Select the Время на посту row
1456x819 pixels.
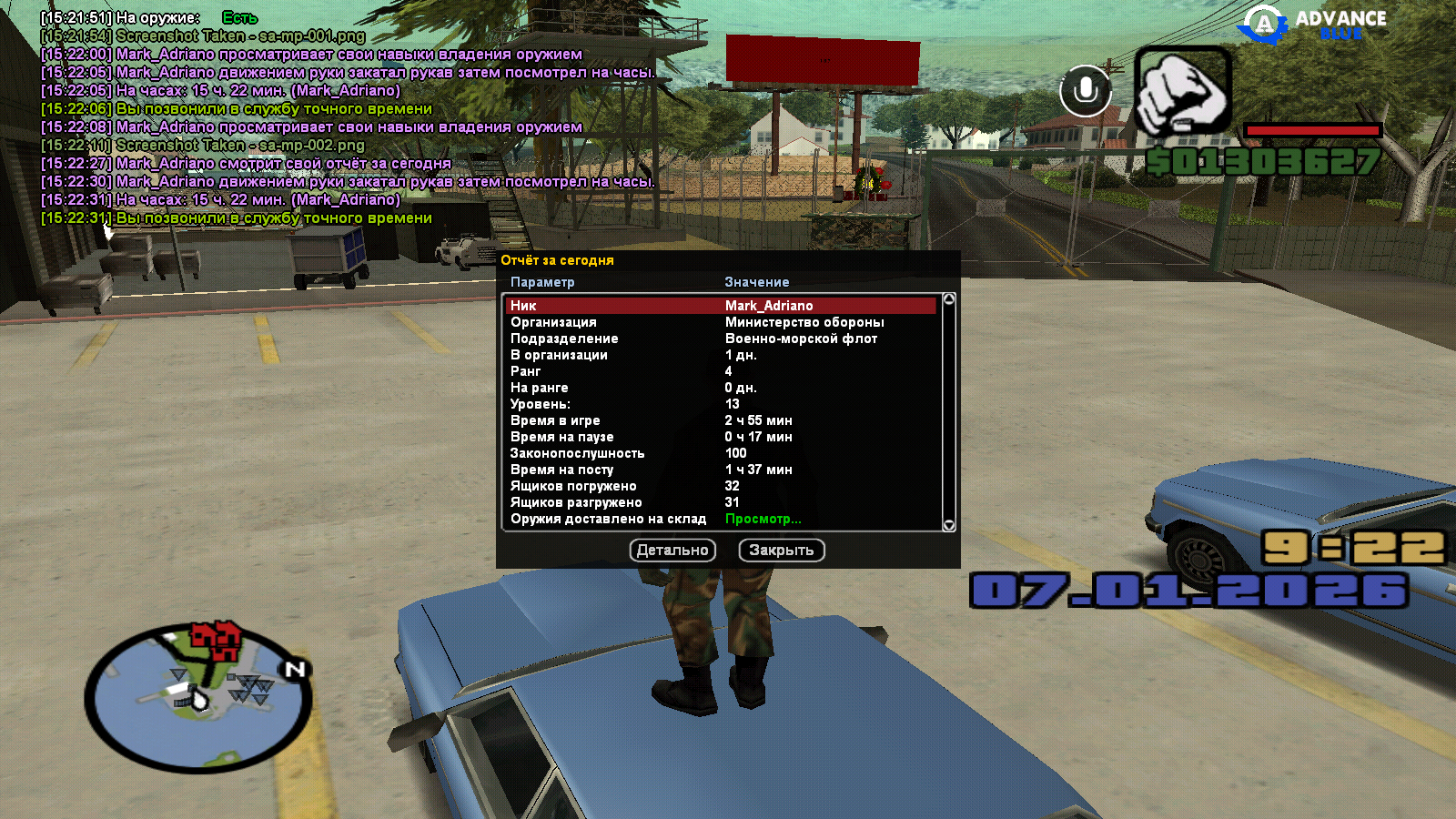721,470
